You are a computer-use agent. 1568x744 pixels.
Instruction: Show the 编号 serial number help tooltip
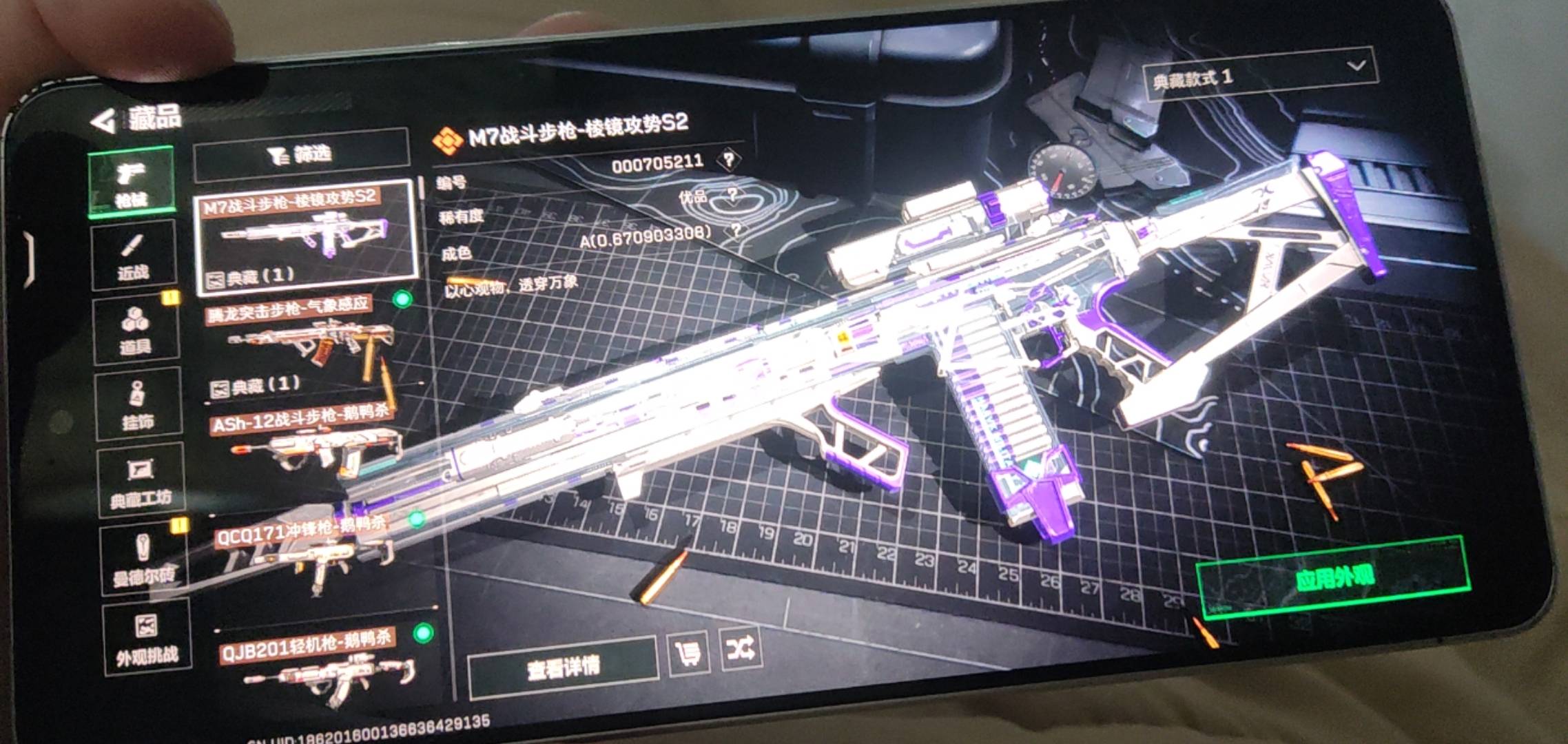pos(728,160)
